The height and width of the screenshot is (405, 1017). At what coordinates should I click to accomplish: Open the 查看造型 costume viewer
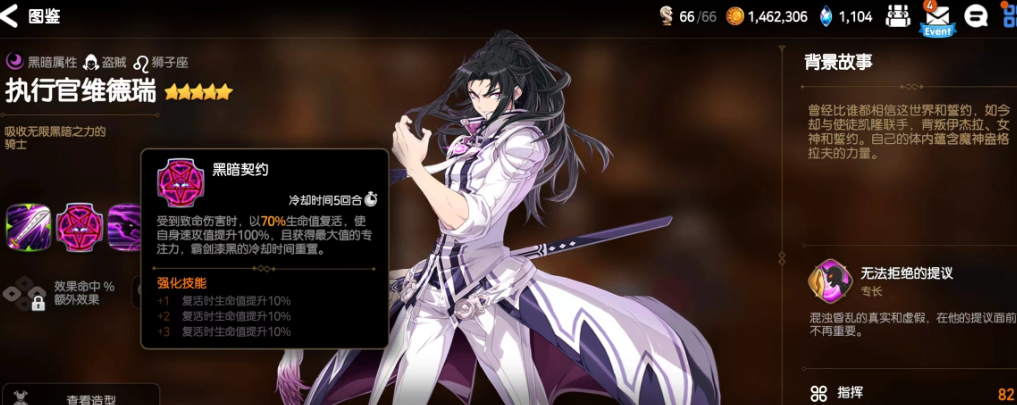[90, 398]
